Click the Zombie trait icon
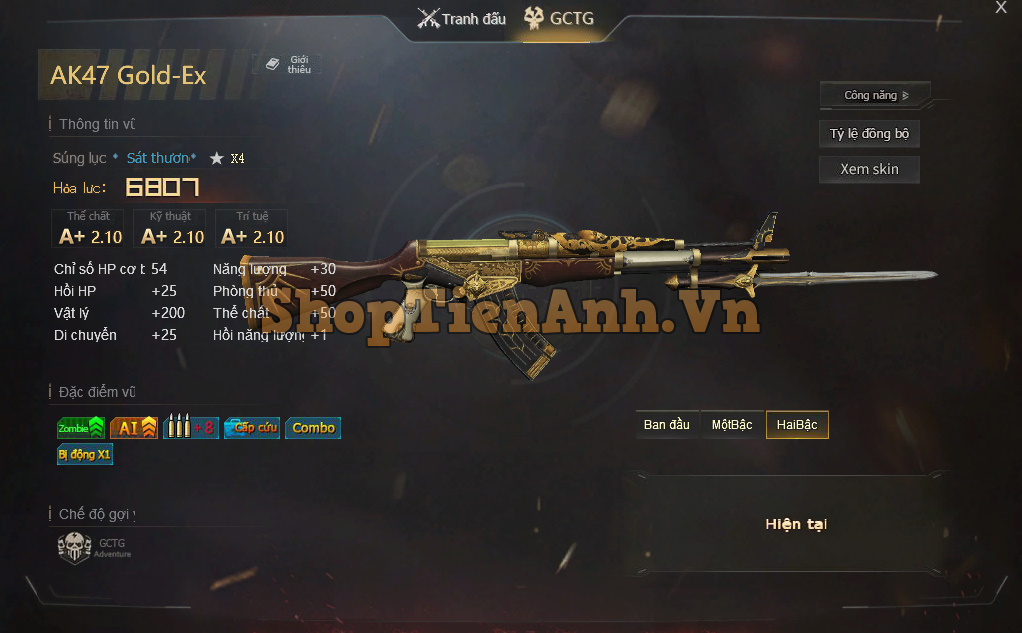 81,428
